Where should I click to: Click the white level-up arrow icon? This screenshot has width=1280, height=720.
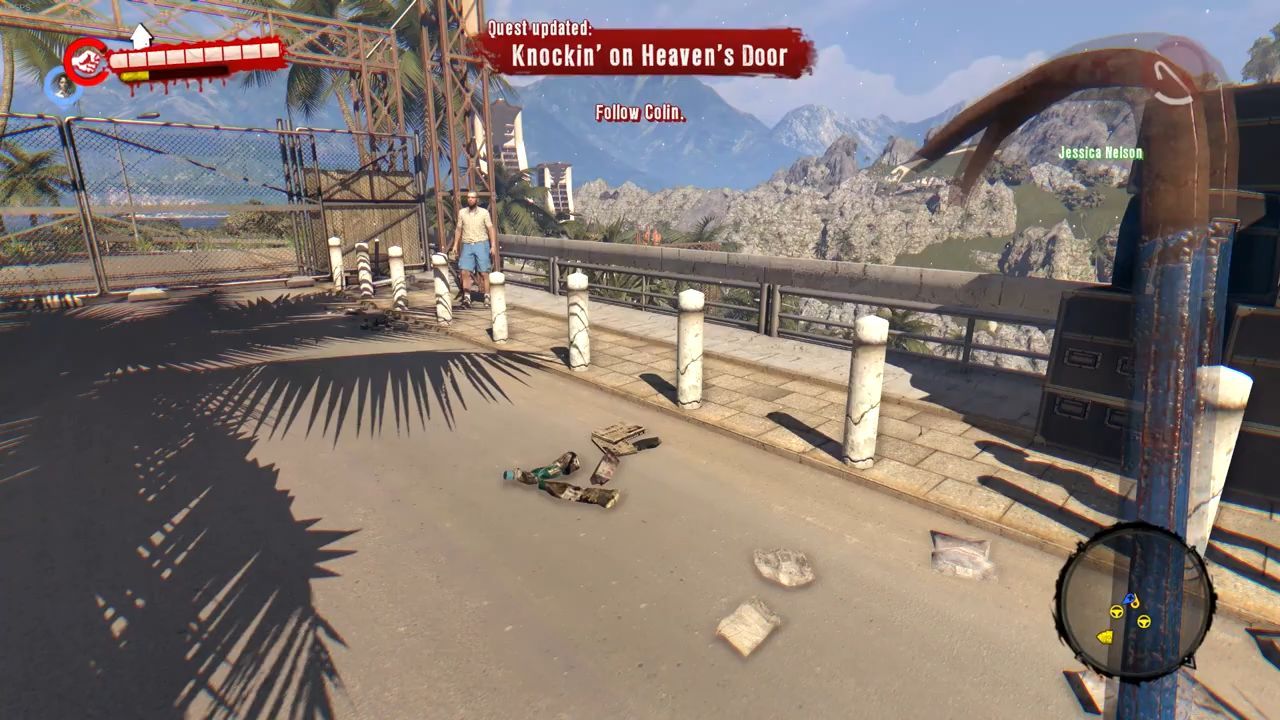tap(141, 35)
